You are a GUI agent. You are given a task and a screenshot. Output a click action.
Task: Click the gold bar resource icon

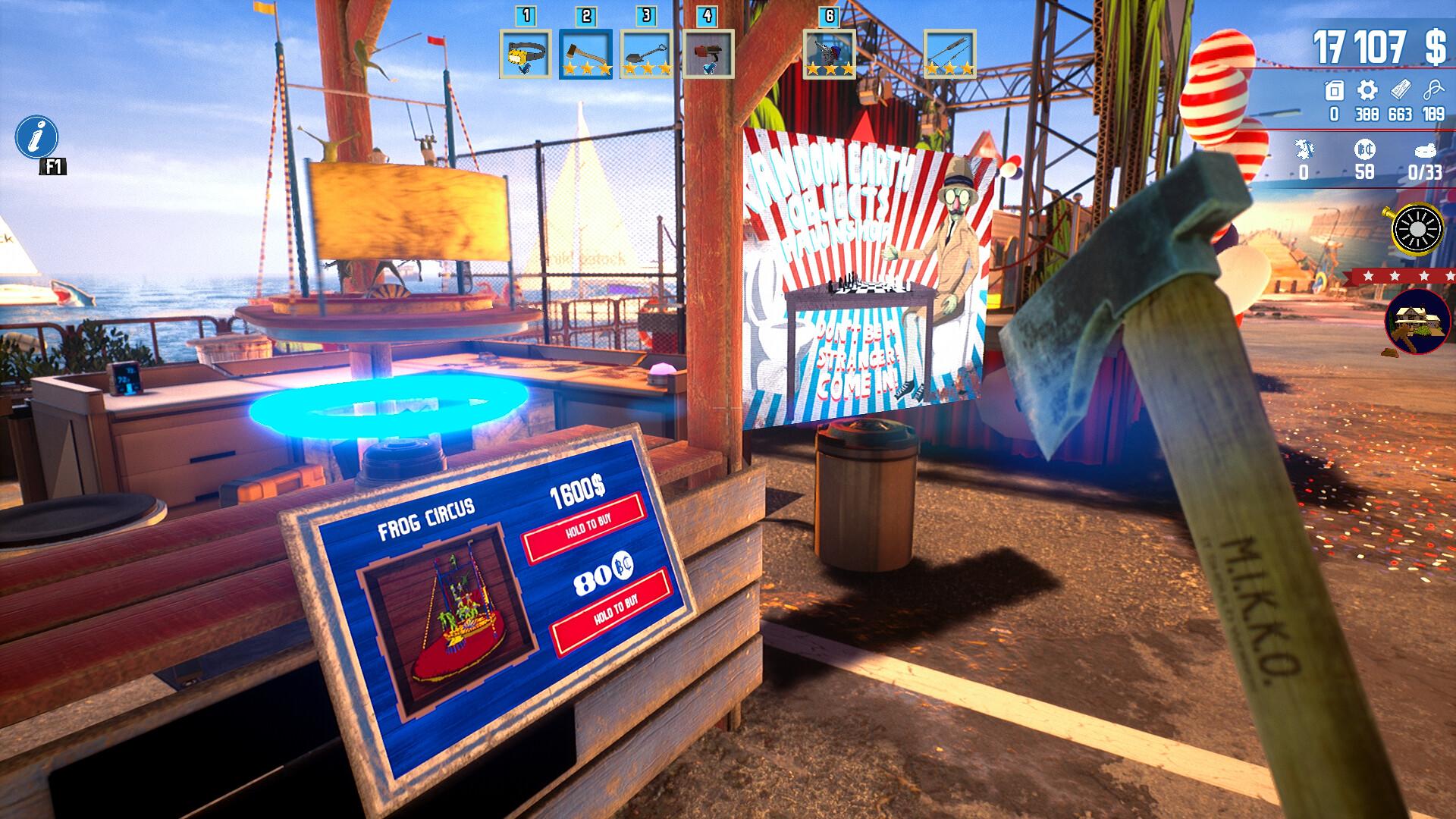click(x=1401, y=88)
